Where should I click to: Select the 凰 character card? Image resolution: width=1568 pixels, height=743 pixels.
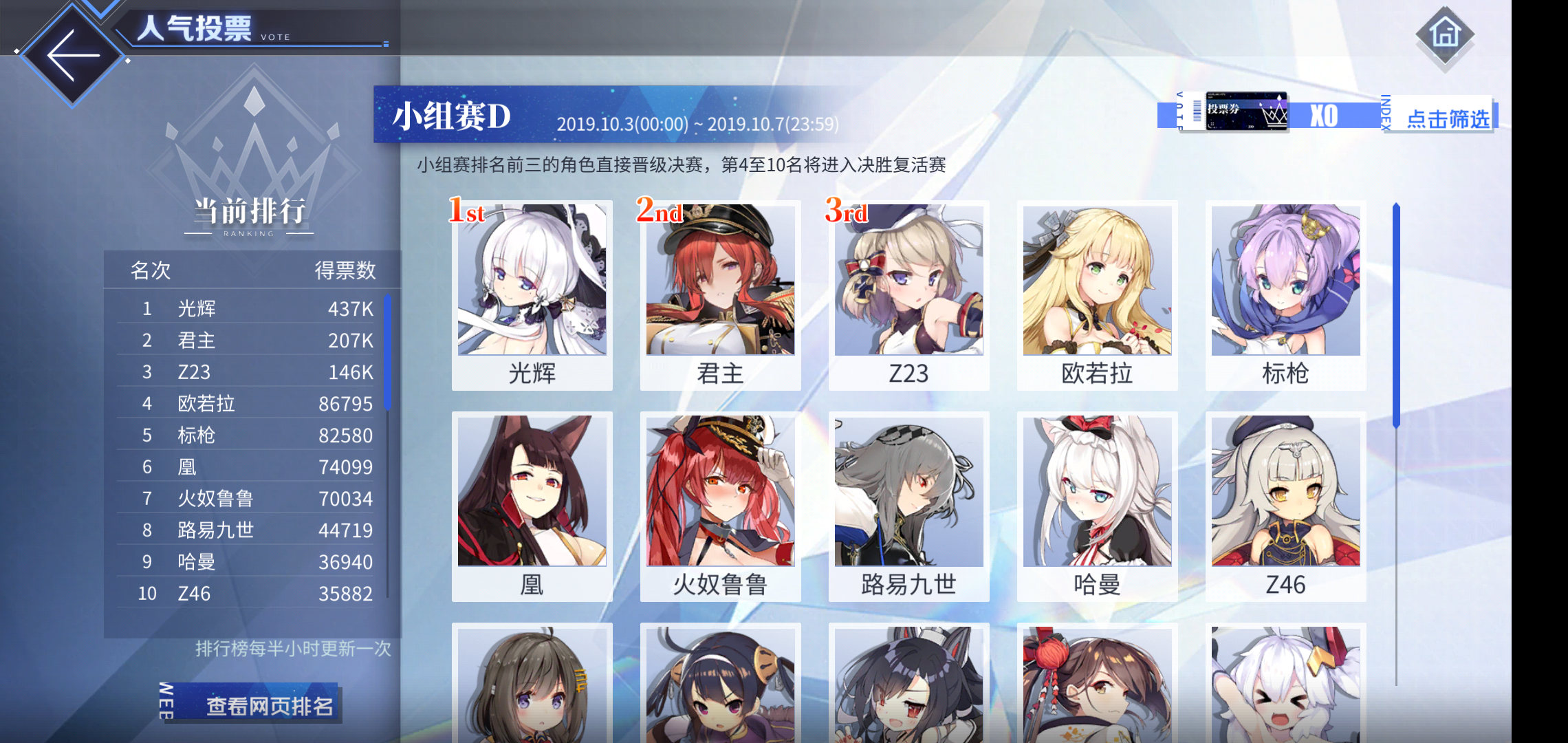(x=532, y=506)
